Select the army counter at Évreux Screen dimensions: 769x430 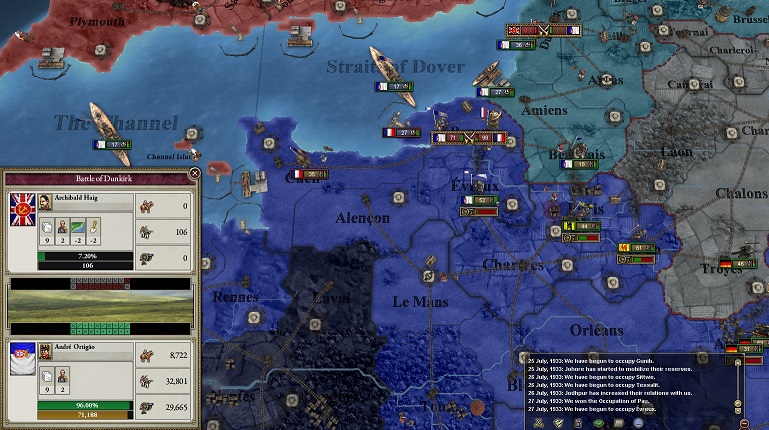tap(481, 200)
